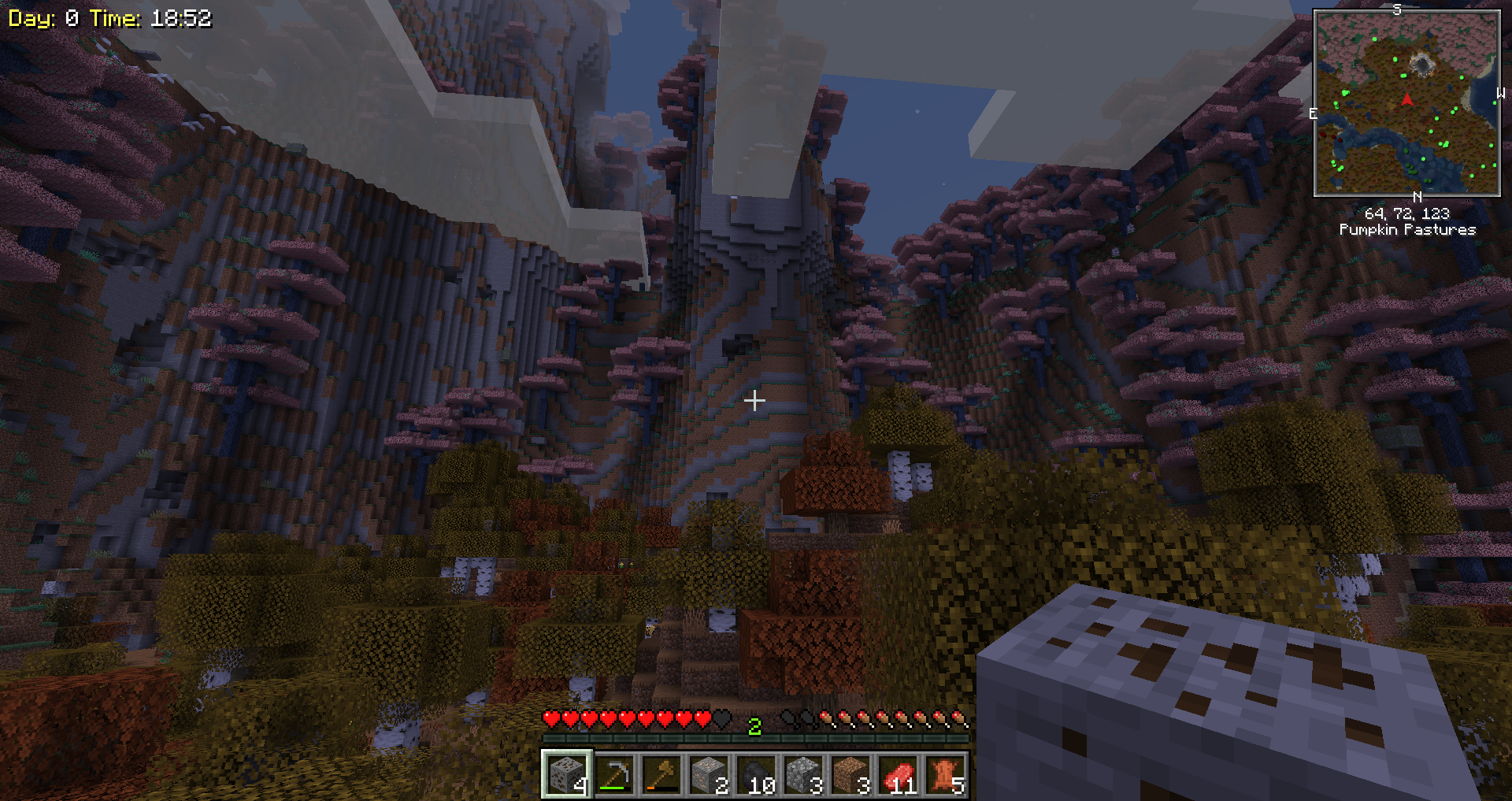Select the ore block stack of four
This screenshot has height=801, width=1512.
(566, 774)
